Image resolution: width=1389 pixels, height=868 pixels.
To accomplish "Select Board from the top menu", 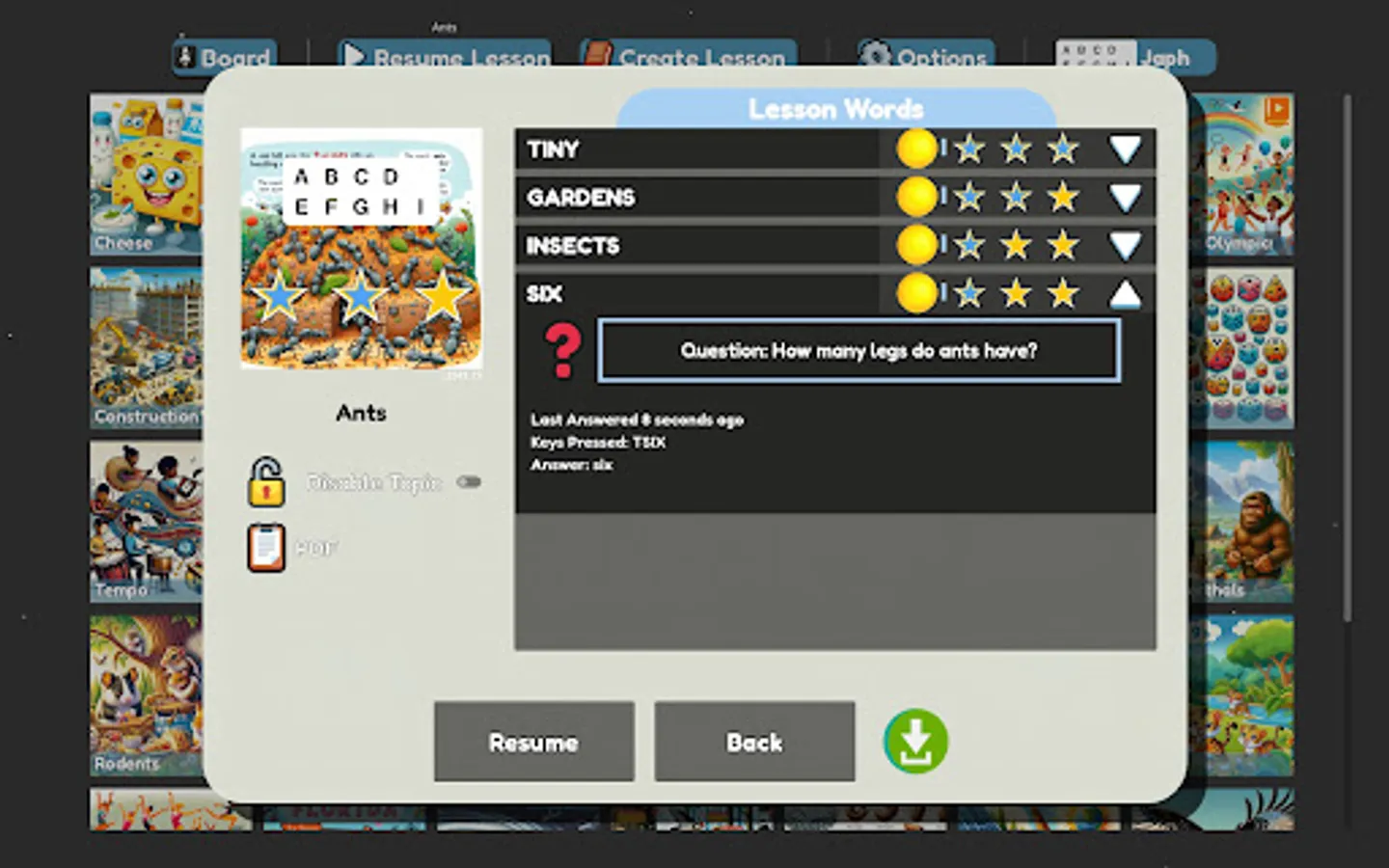I will [224, 57].
